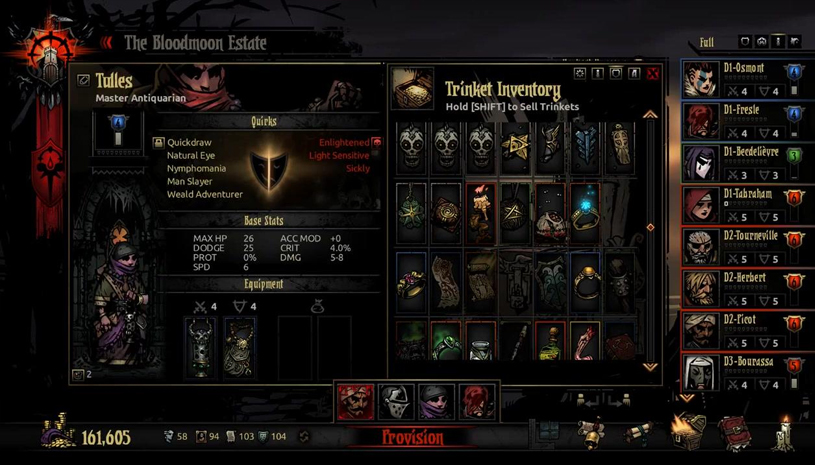Click the Provision button
The width and height of the screenshot is (815, 465).
(413, 437)
